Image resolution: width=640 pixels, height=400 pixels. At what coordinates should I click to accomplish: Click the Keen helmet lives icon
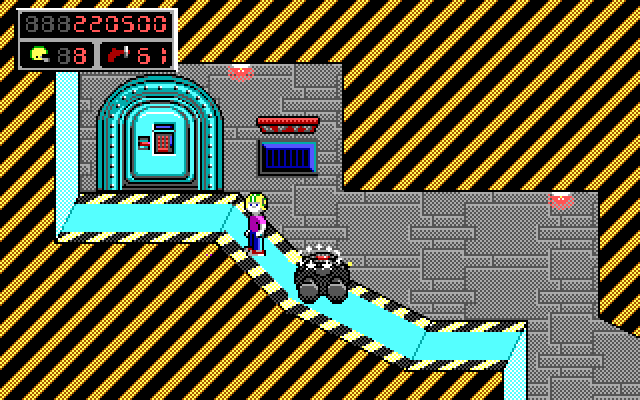40,54
